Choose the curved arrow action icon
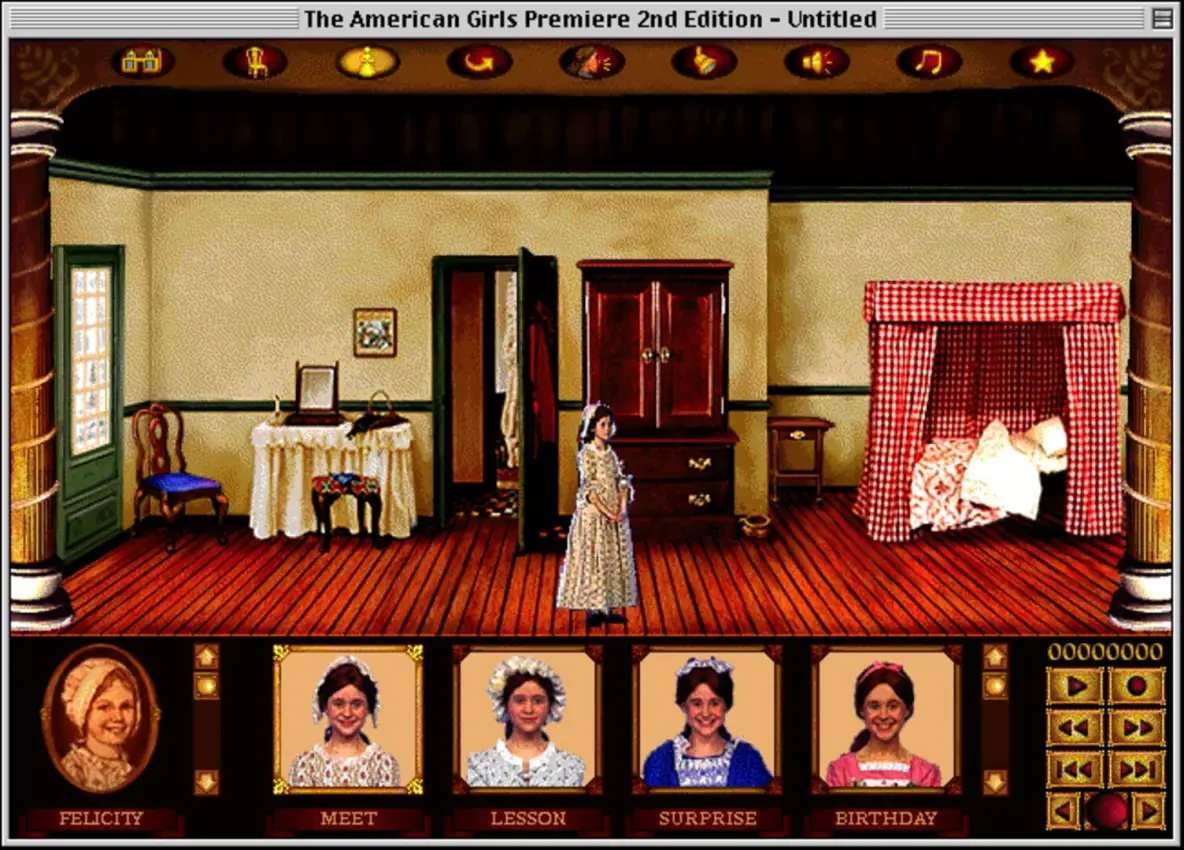This screenshot has height=850, width=1184. click(479, 62)
